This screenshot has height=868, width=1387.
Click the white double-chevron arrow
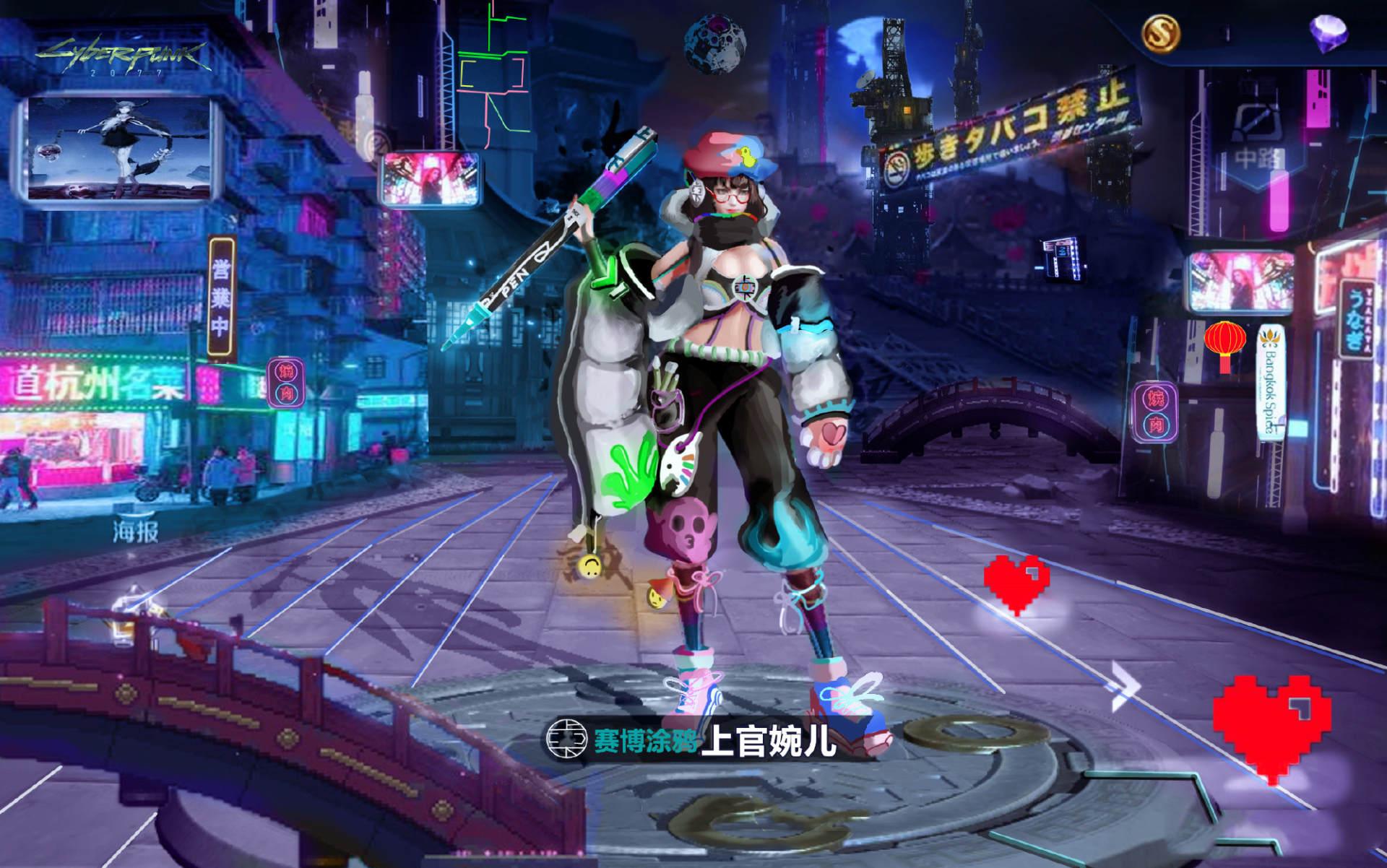1125,685
